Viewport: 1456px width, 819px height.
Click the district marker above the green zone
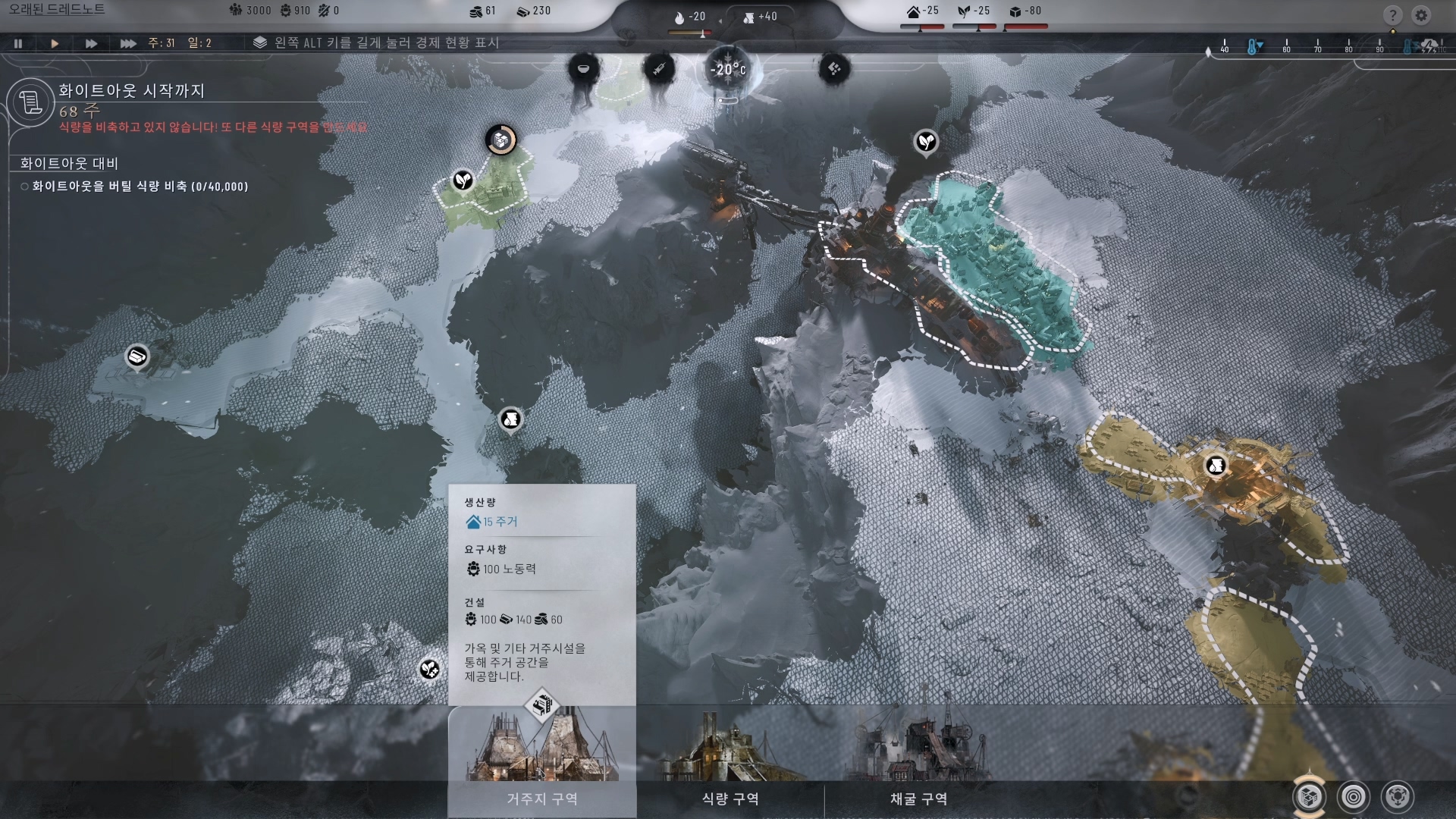click(x=500, y=140)
